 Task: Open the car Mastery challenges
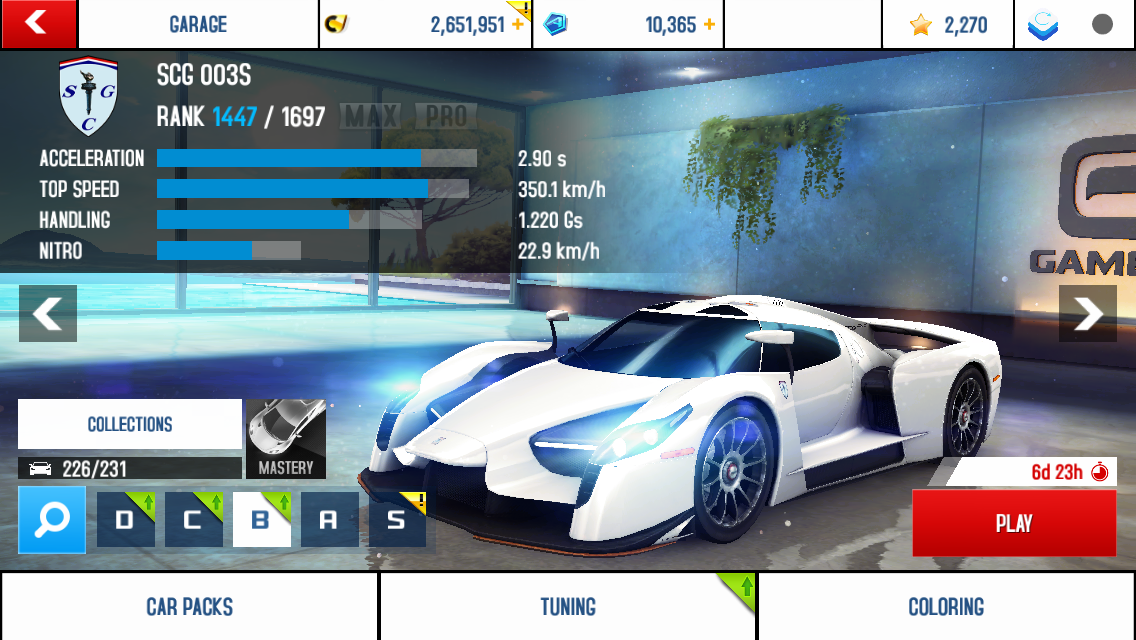click(x=286, y=439)
